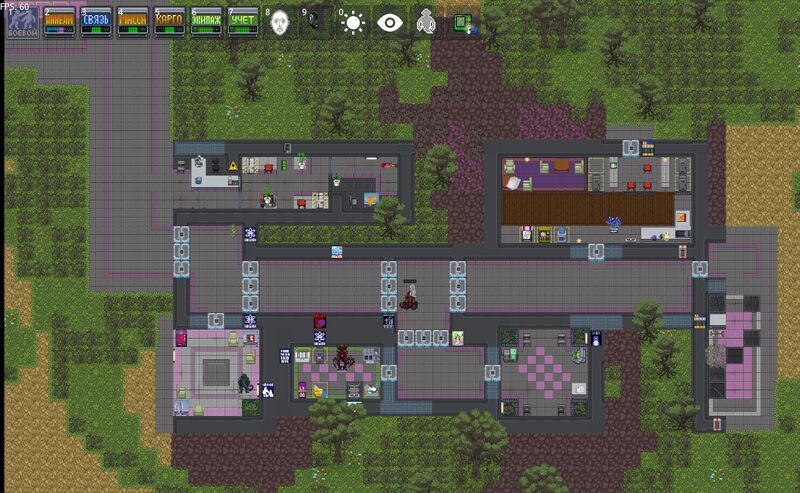Open the orange Инжели panel button
The width and height of the screenshot is (800, 493).
coord(58,22)
